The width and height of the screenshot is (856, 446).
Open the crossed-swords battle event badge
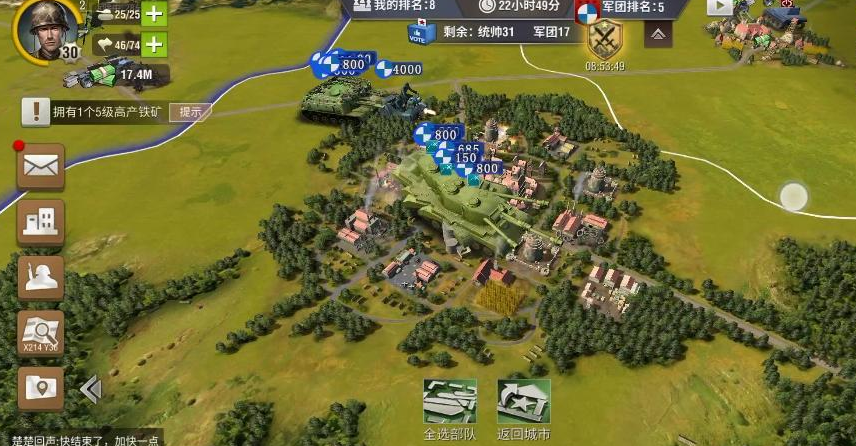click(x=605, y=42)
